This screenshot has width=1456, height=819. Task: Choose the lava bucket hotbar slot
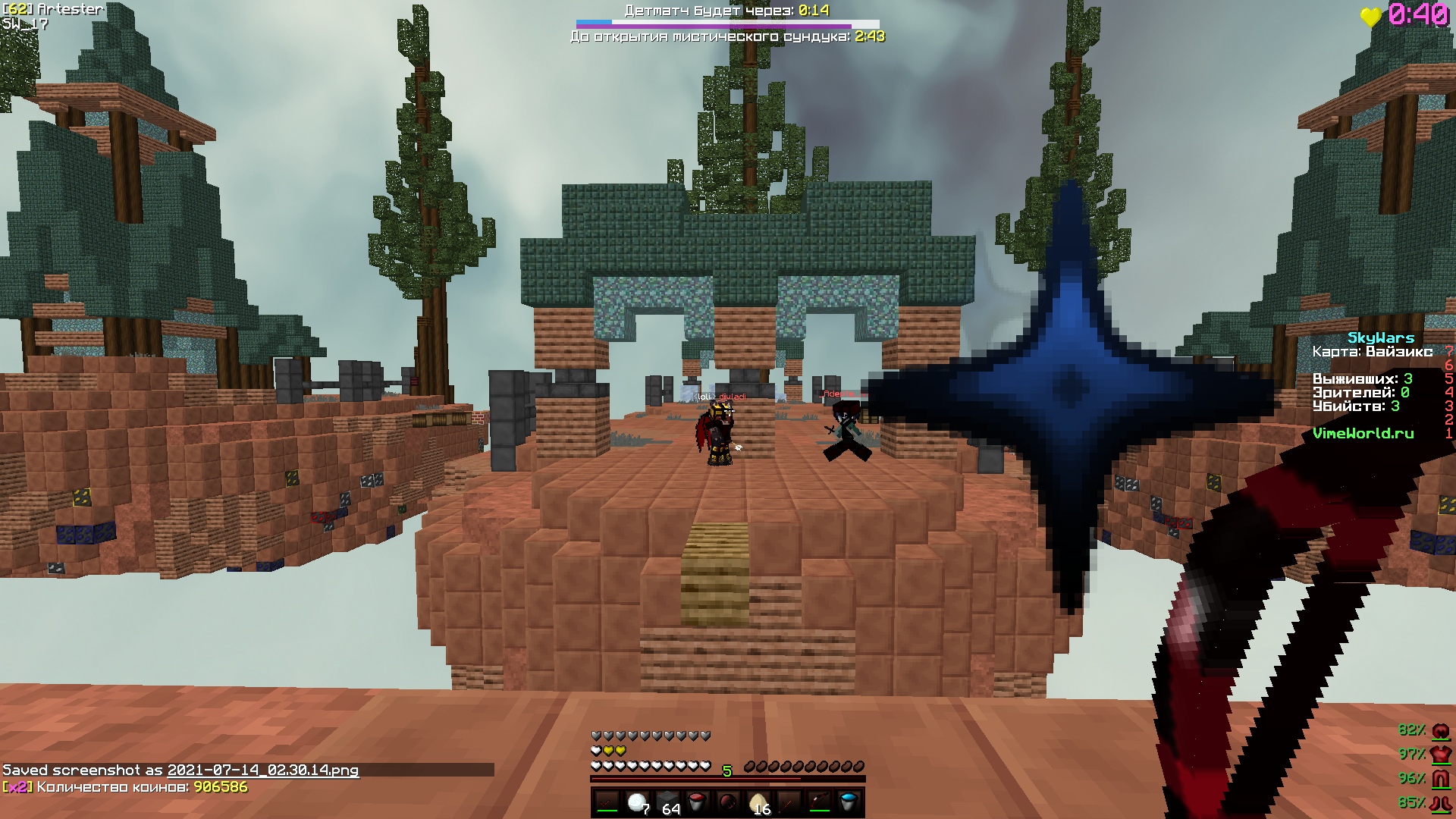click(698, 803)
